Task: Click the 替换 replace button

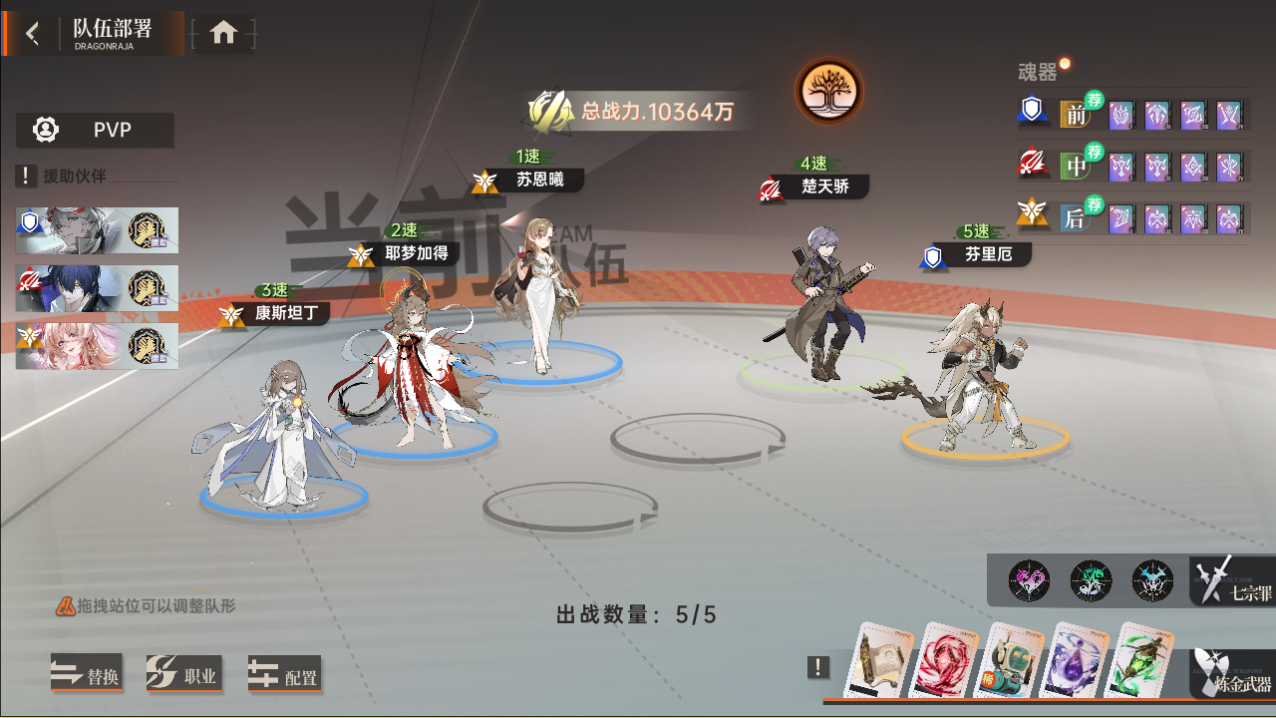Action: 87,675
